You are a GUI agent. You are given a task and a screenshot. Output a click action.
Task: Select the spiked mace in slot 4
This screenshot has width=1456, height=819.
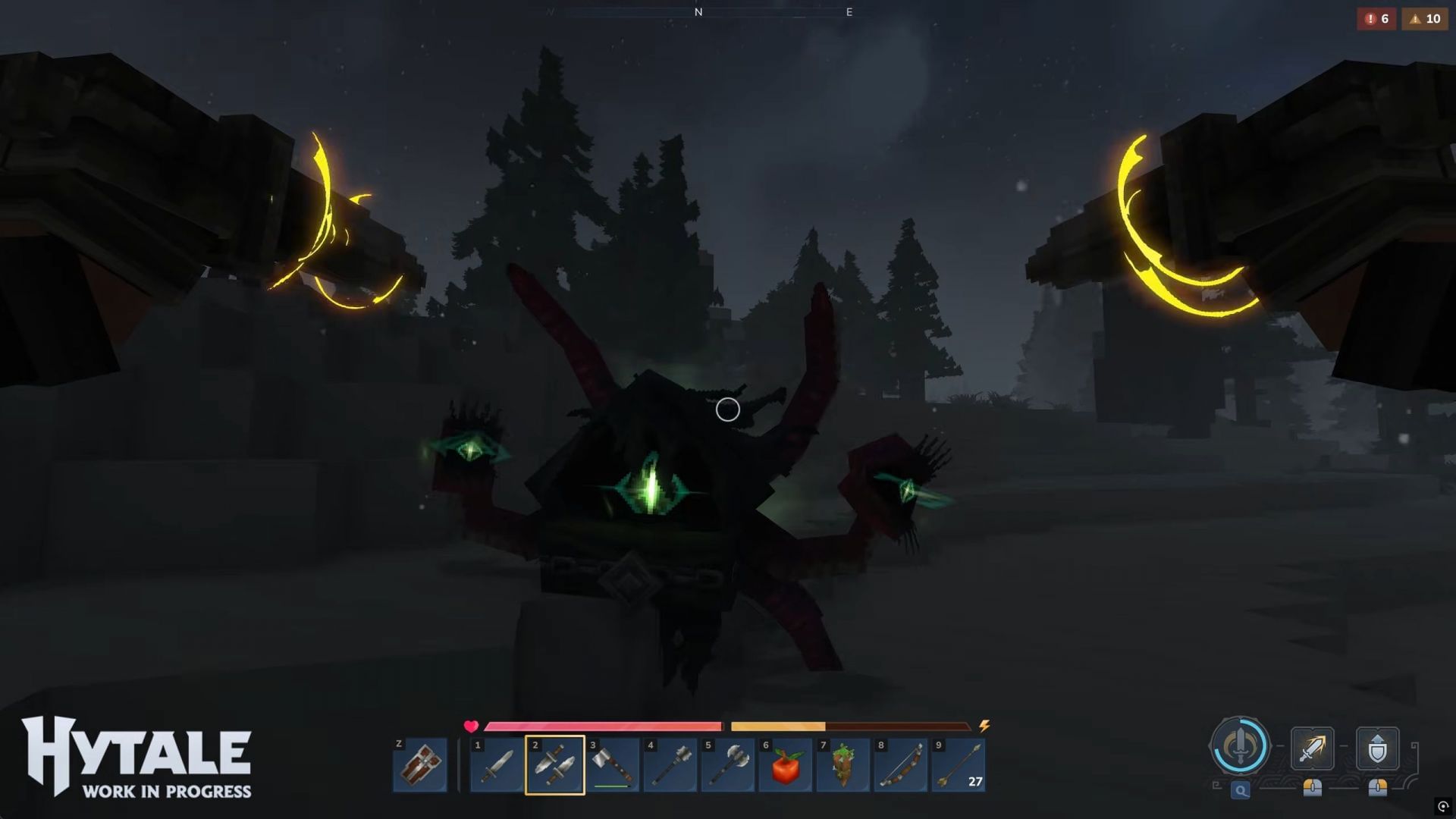click(x=670, y=767)
